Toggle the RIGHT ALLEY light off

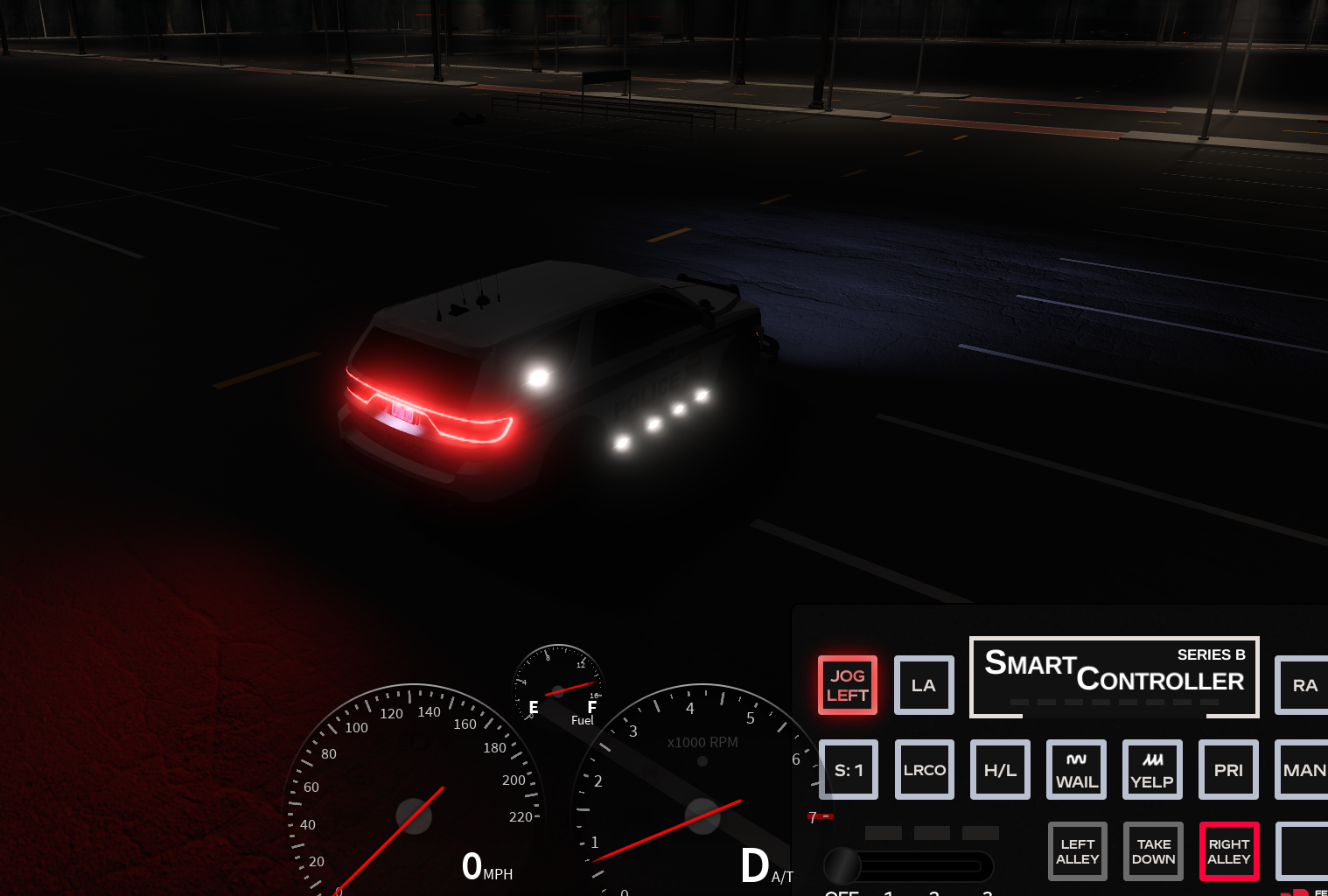pos(1228,851)
